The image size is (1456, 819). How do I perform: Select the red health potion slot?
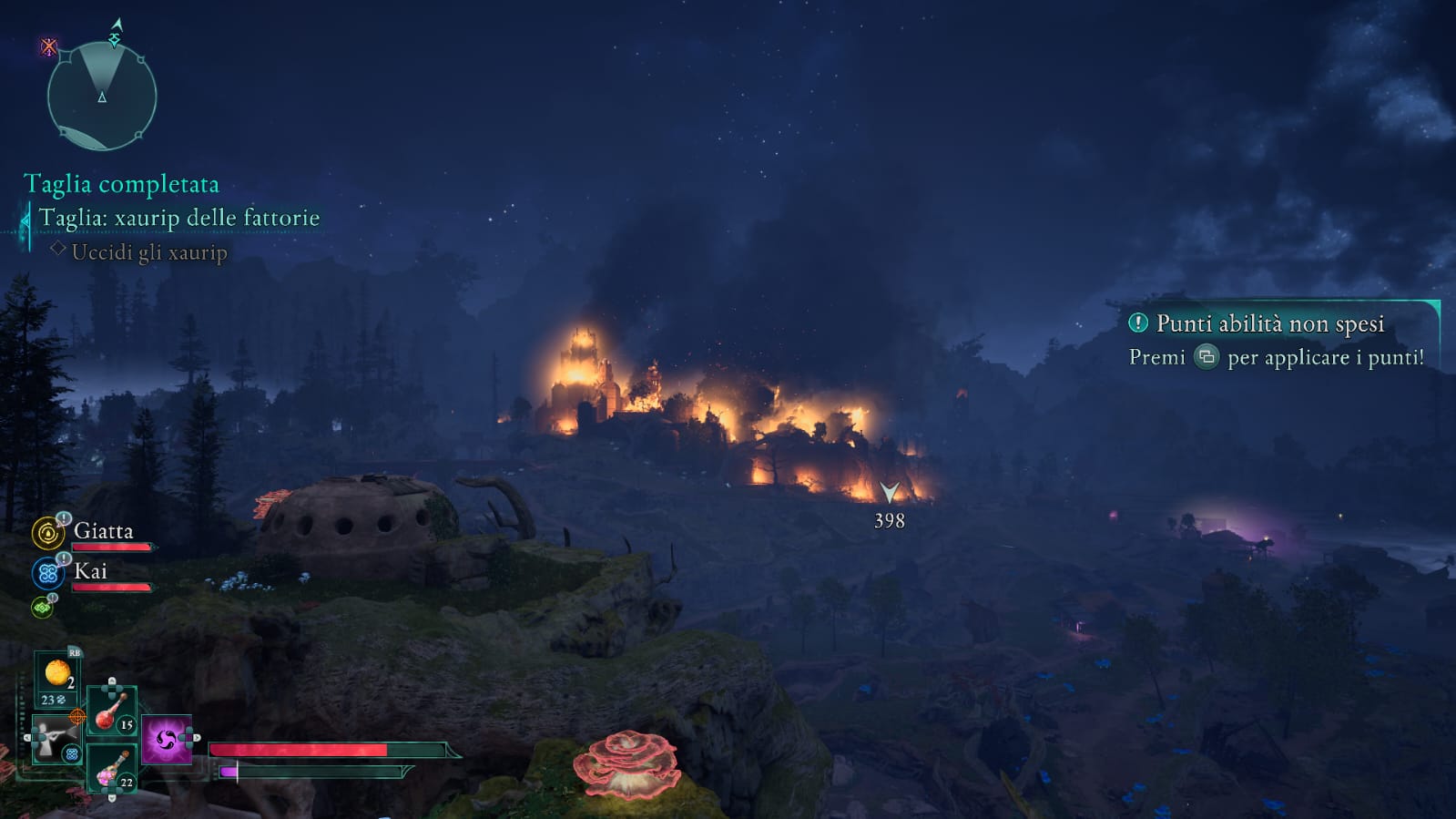pyautogui.click(x=111, y=711)
